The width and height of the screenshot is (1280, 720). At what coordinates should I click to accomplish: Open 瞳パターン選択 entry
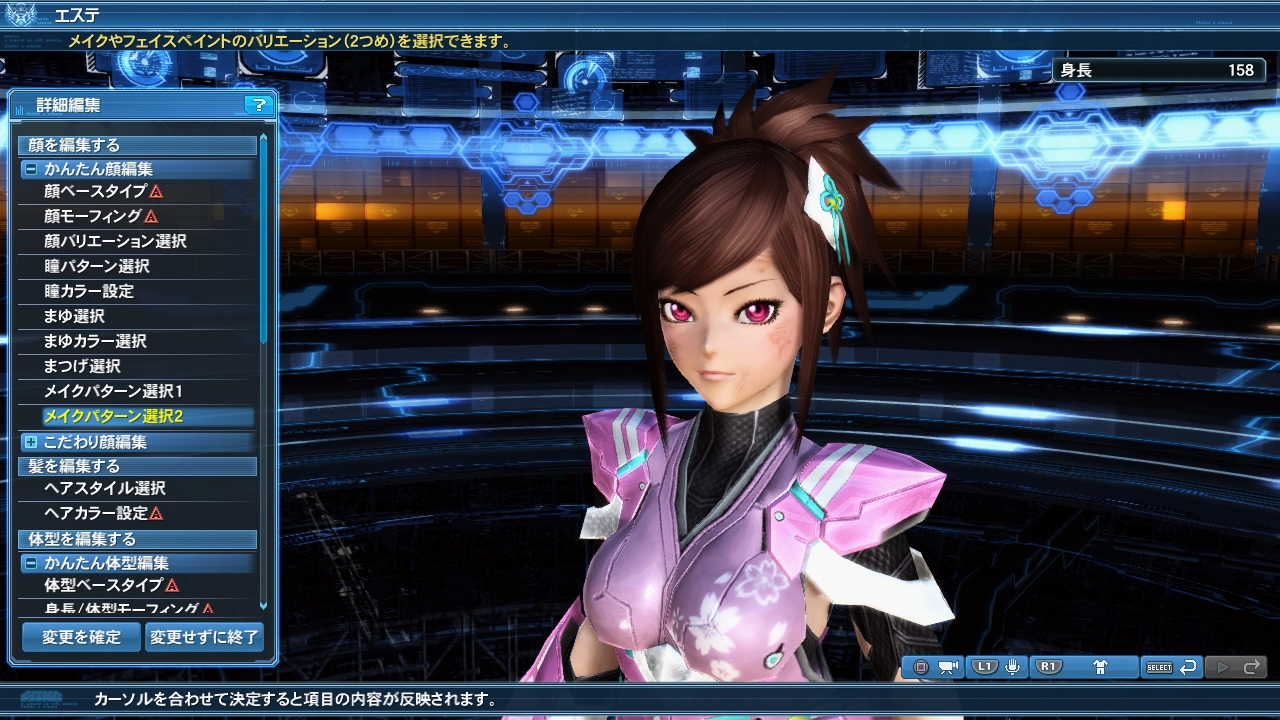pyautogui.click(x=97, y=266)
